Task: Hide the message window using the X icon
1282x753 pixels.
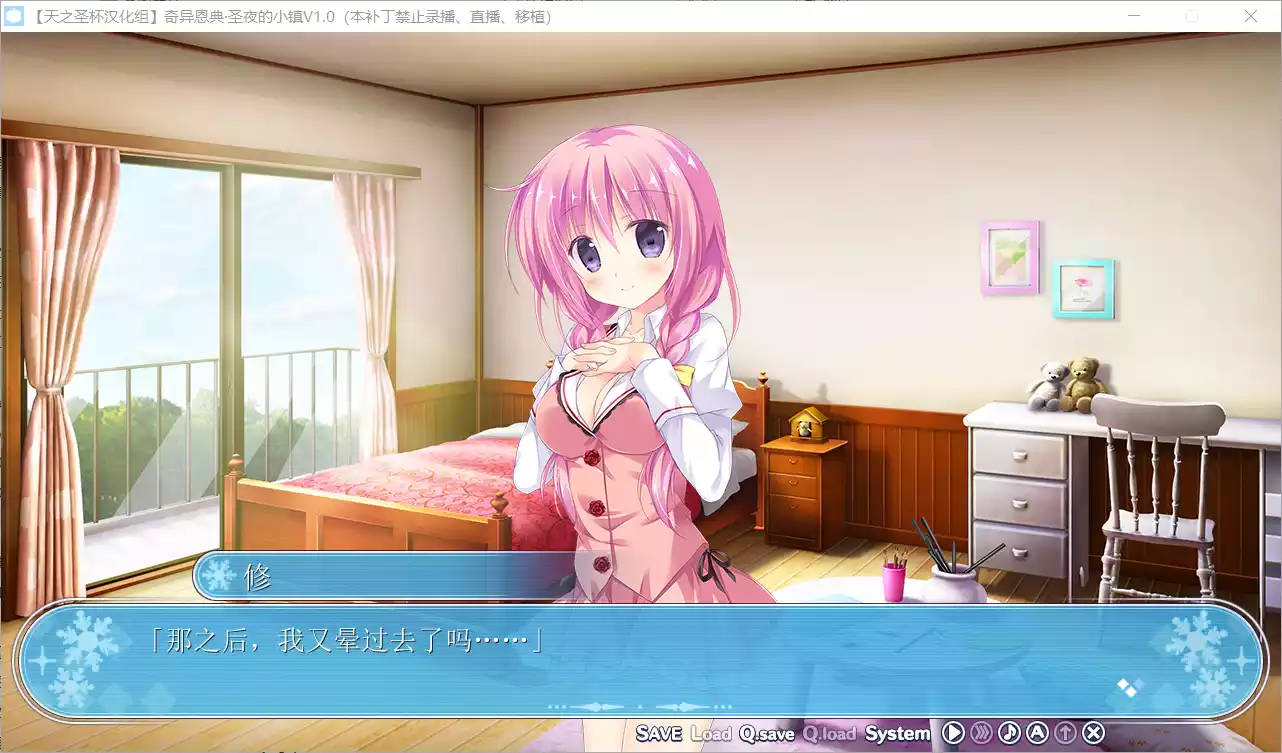Action: [x=1092, y=733]
